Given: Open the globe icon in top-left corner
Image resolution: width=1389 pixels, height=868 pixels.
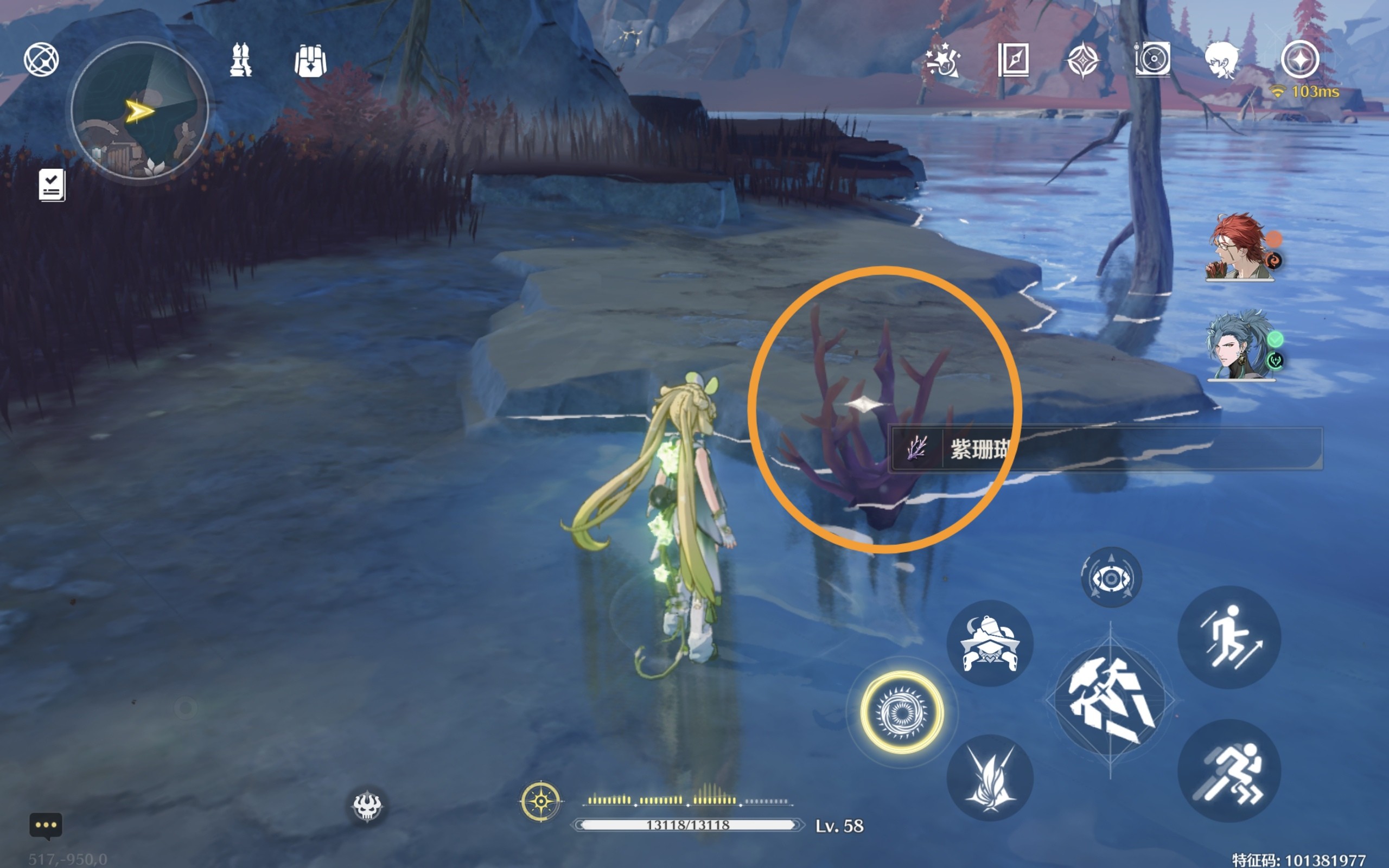Looking at the screenshot, I should pyautogui.click(x=41, y=59).
